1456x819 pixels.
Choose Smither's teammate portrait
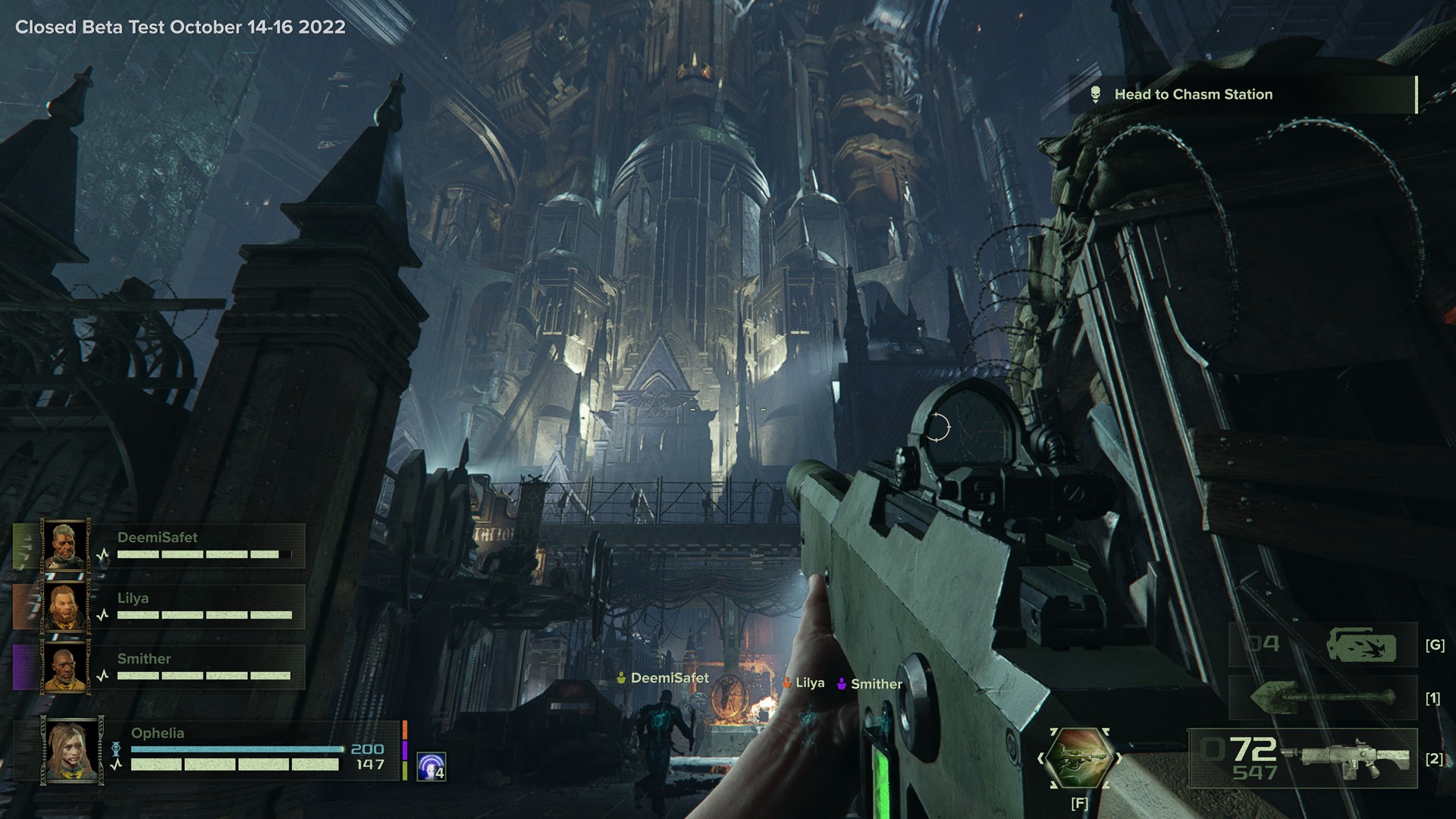coord(66,667)
